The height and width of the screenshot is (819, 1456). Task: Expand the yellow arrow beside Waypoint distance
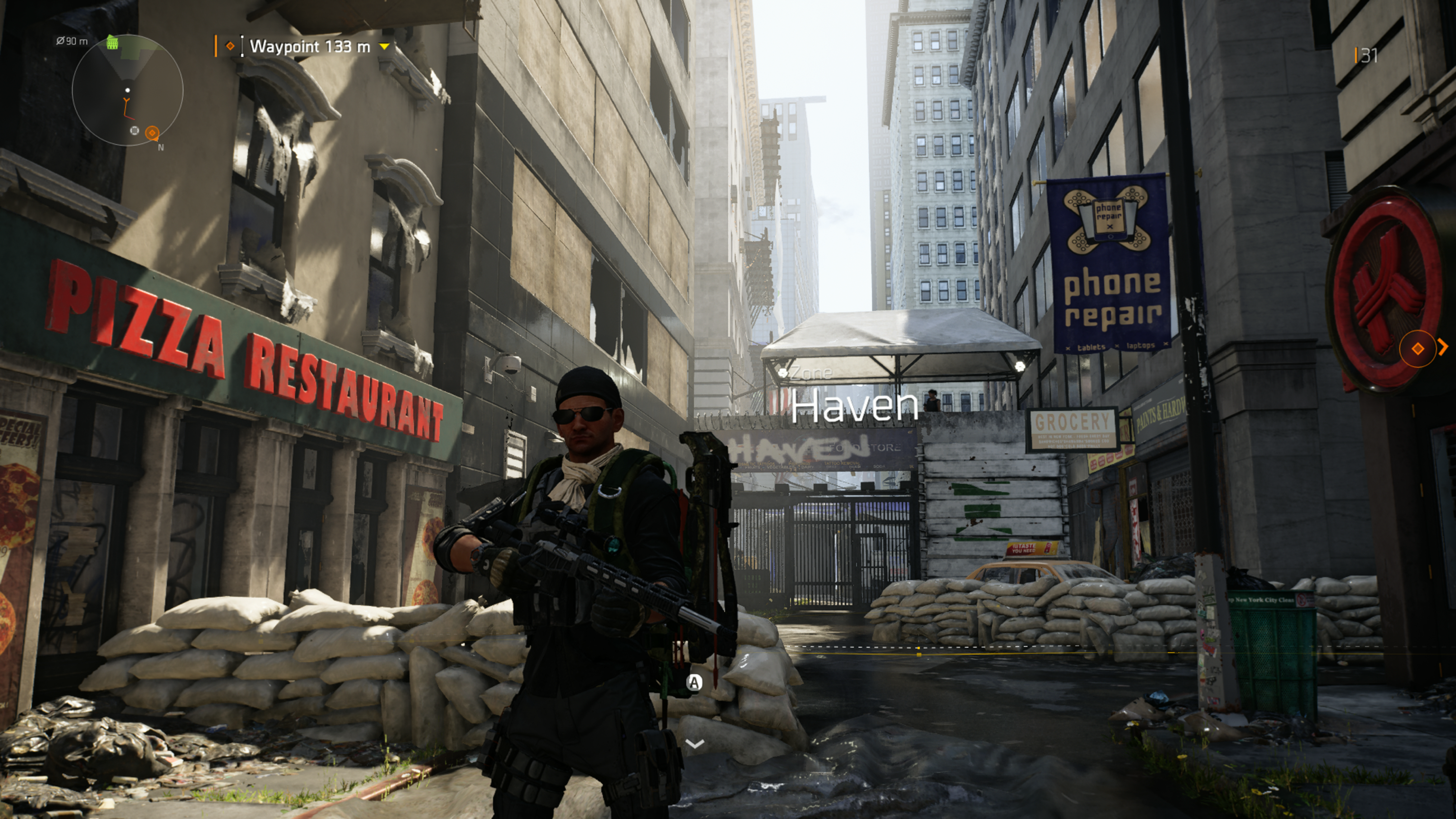click(x=384, y=46)
